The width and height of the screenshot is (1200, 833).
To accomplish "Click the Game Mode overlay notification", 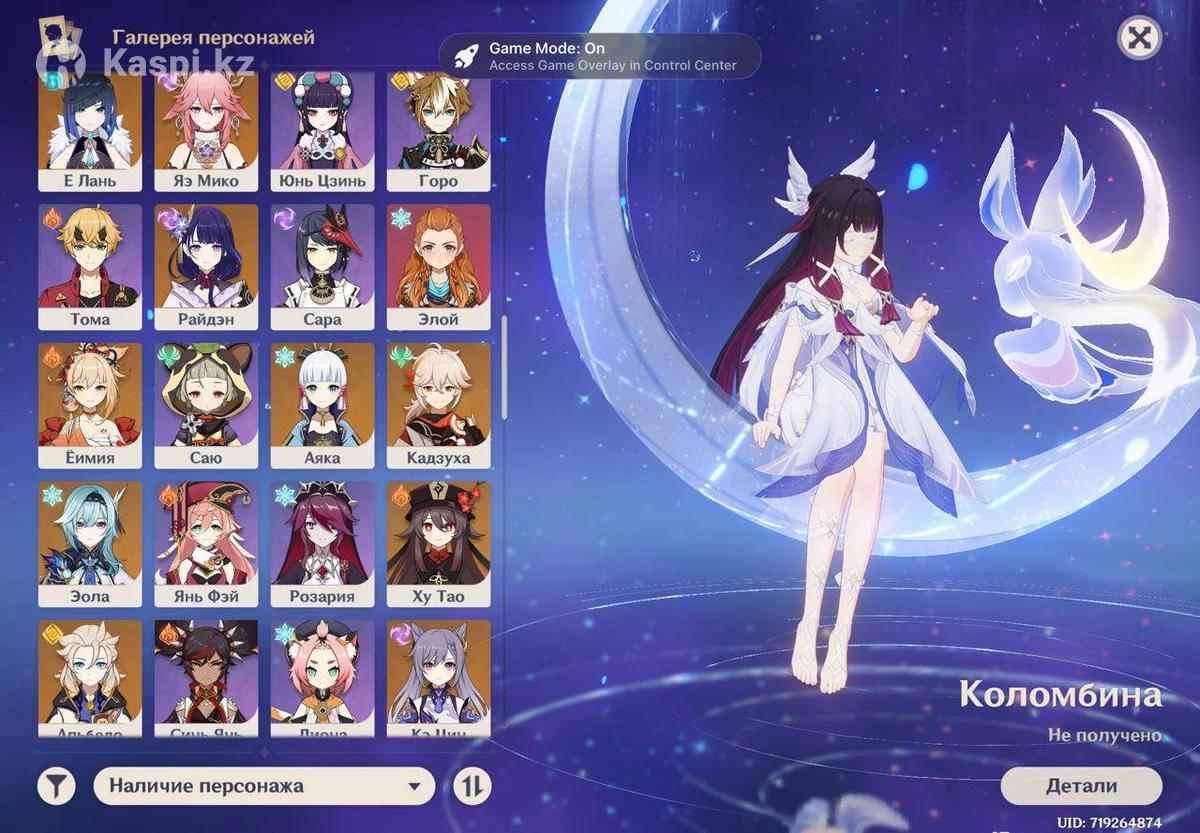I will pyautogui.click(x=600, y=56).
